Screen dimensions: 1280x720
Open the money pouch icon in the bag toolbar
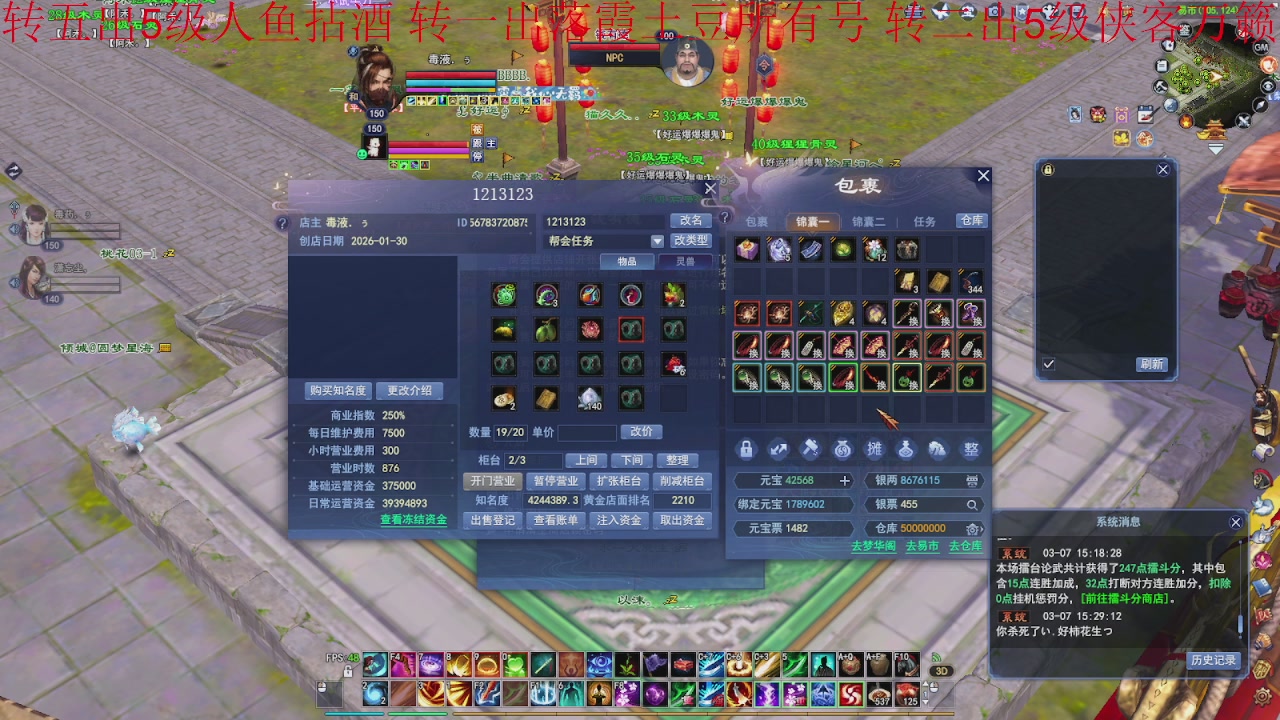coord(842,449)
